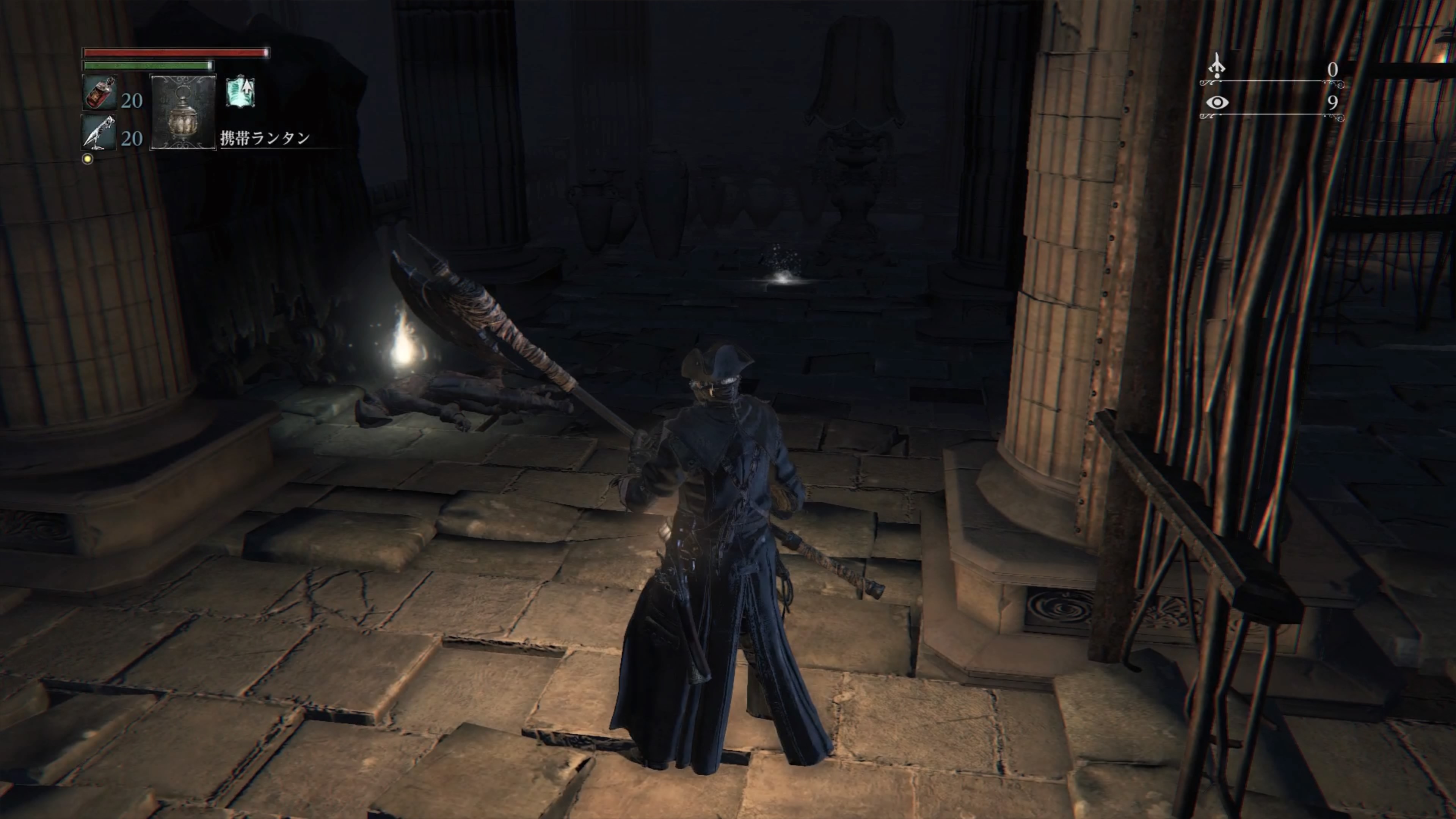Click the yellow orb indicator below bullets

(x=88, y=159)
